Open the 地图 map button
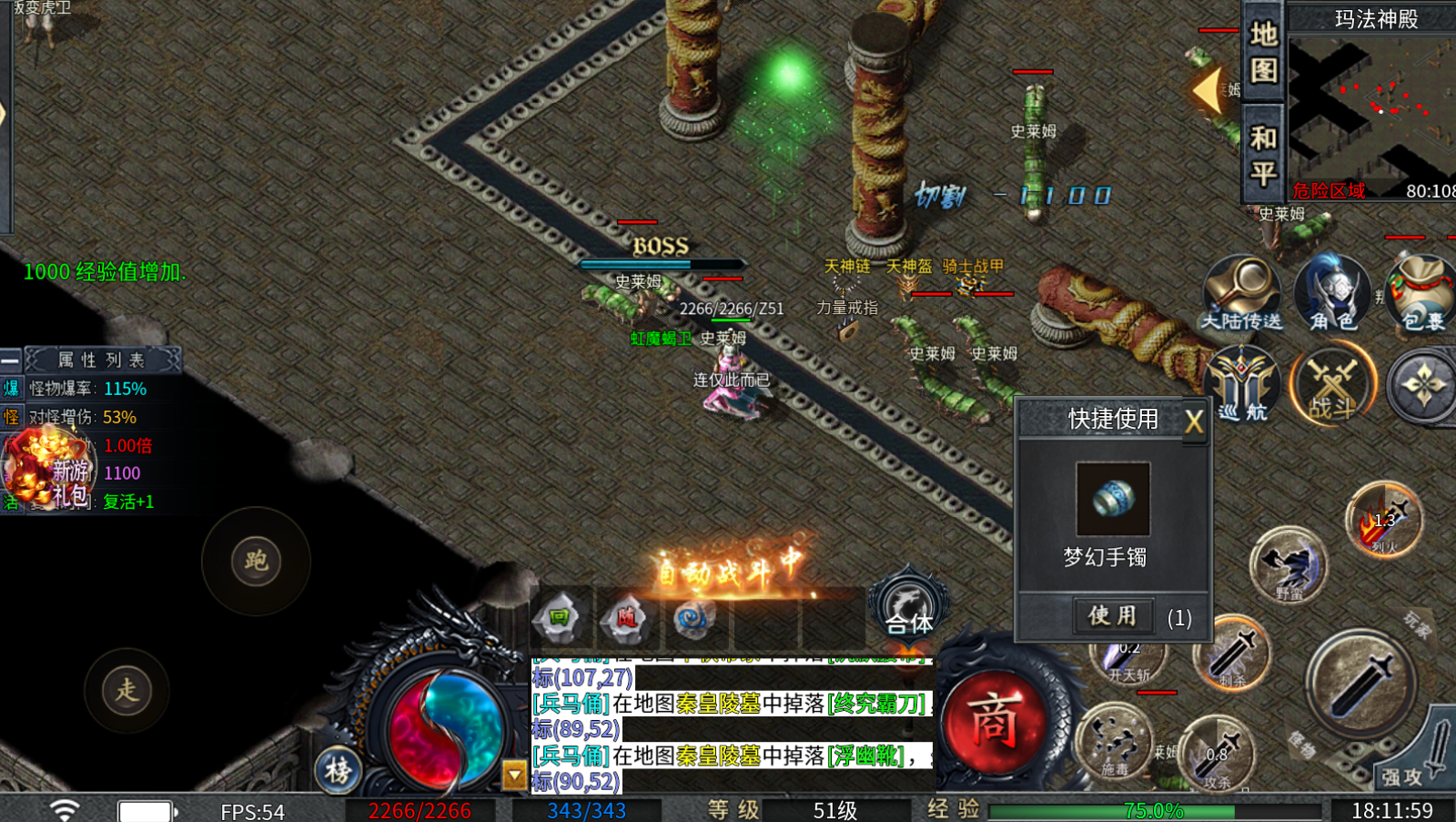 point(1263,53)
